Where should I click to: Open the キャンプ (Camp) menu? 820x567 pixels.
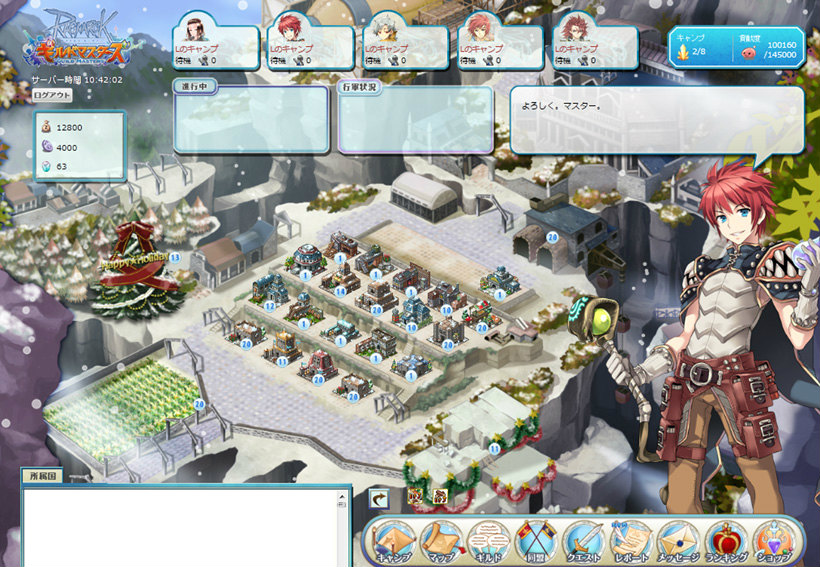click(x=395, y=542)
